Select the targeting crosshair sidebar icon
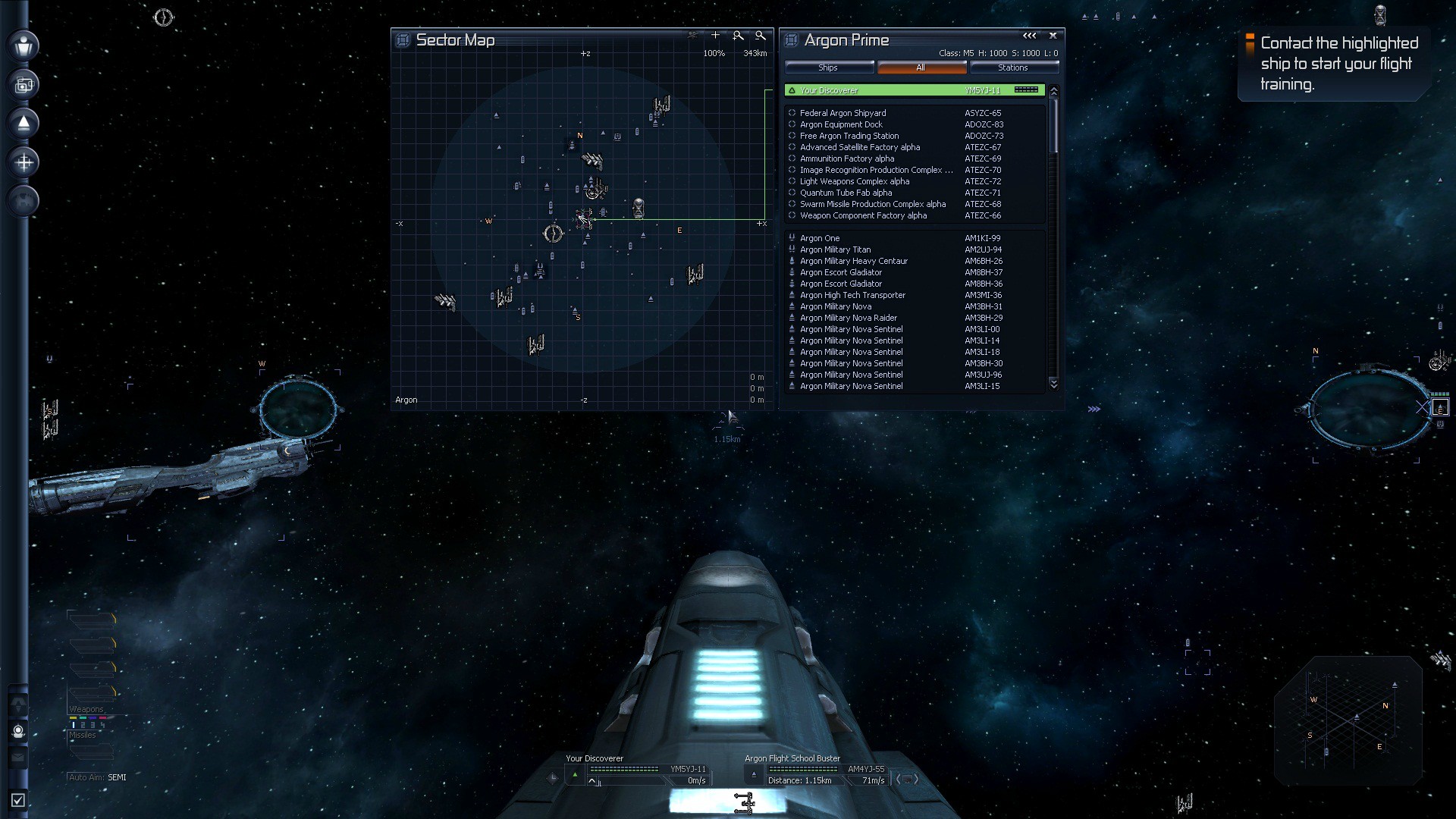 pyautogui.click(x=23, y=162)
